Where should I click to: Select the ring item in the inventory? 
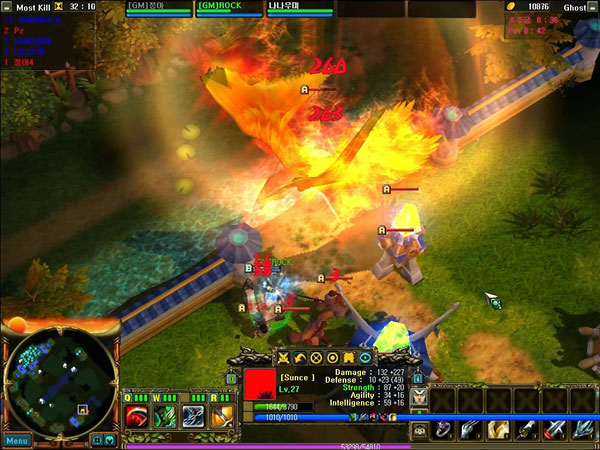coord(443,429)
